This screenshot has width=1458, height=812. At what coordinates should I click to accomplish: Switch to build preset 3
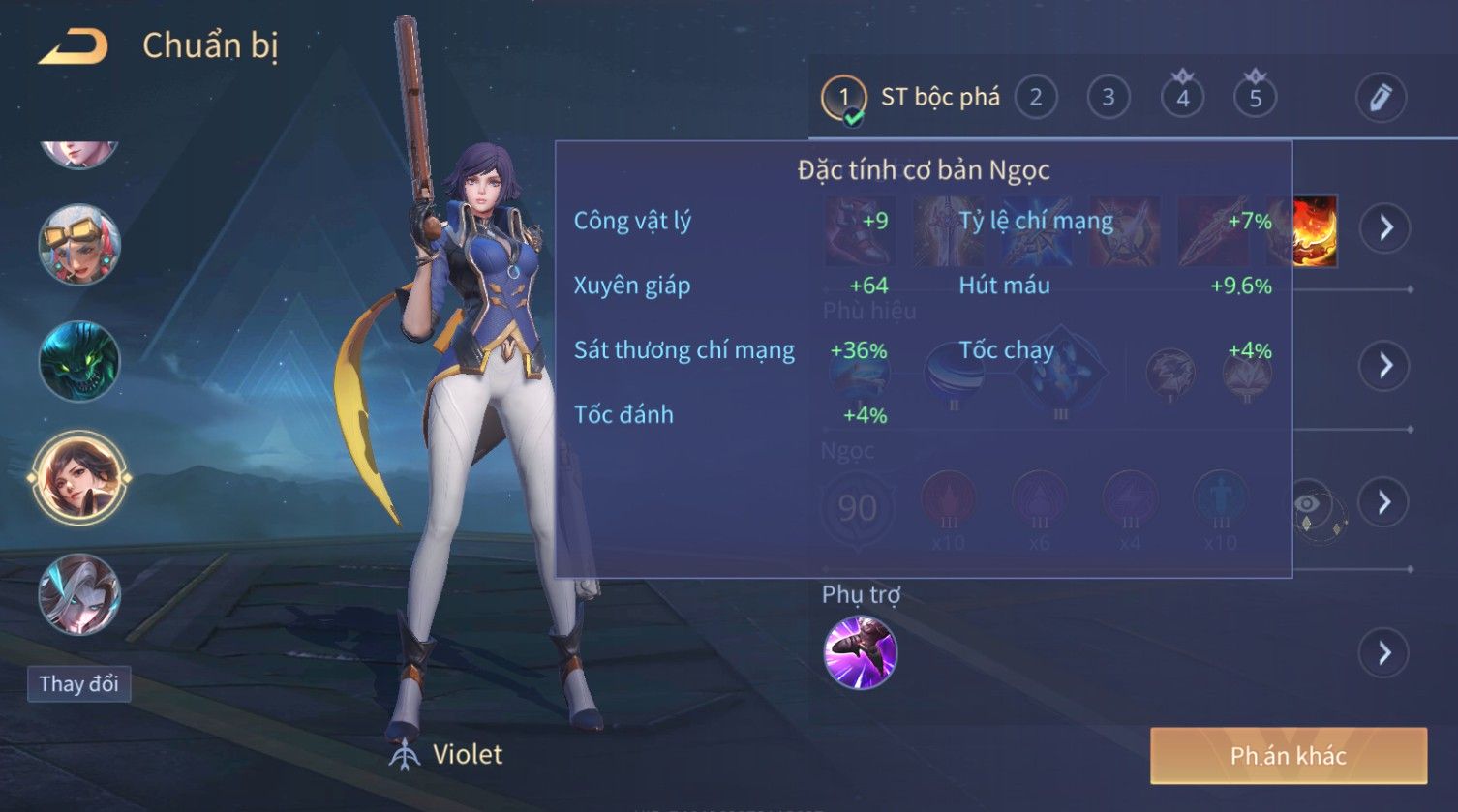(x=1109, y=98)
